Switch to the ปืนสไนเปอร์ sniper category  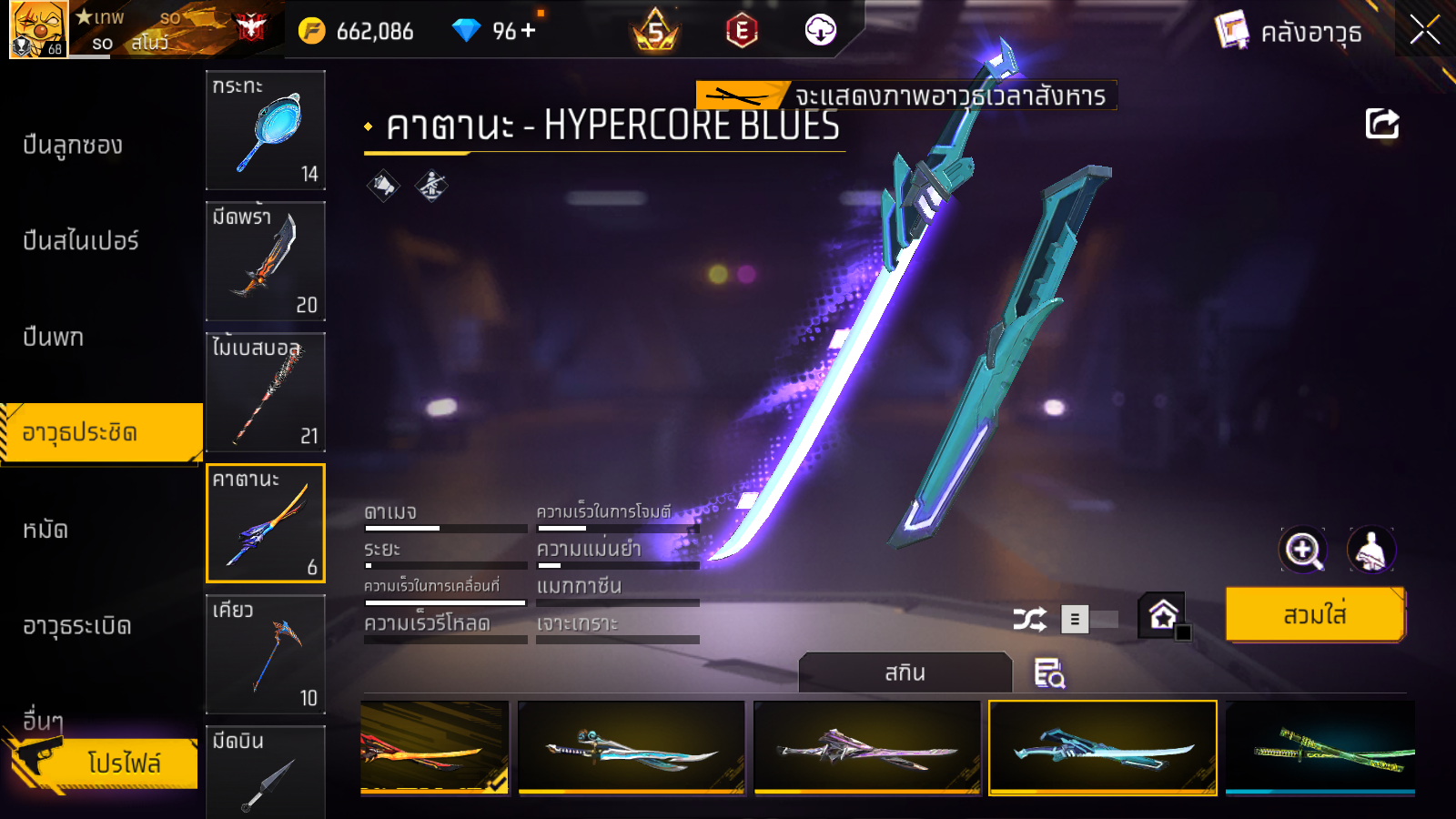(x=81, y=241)
